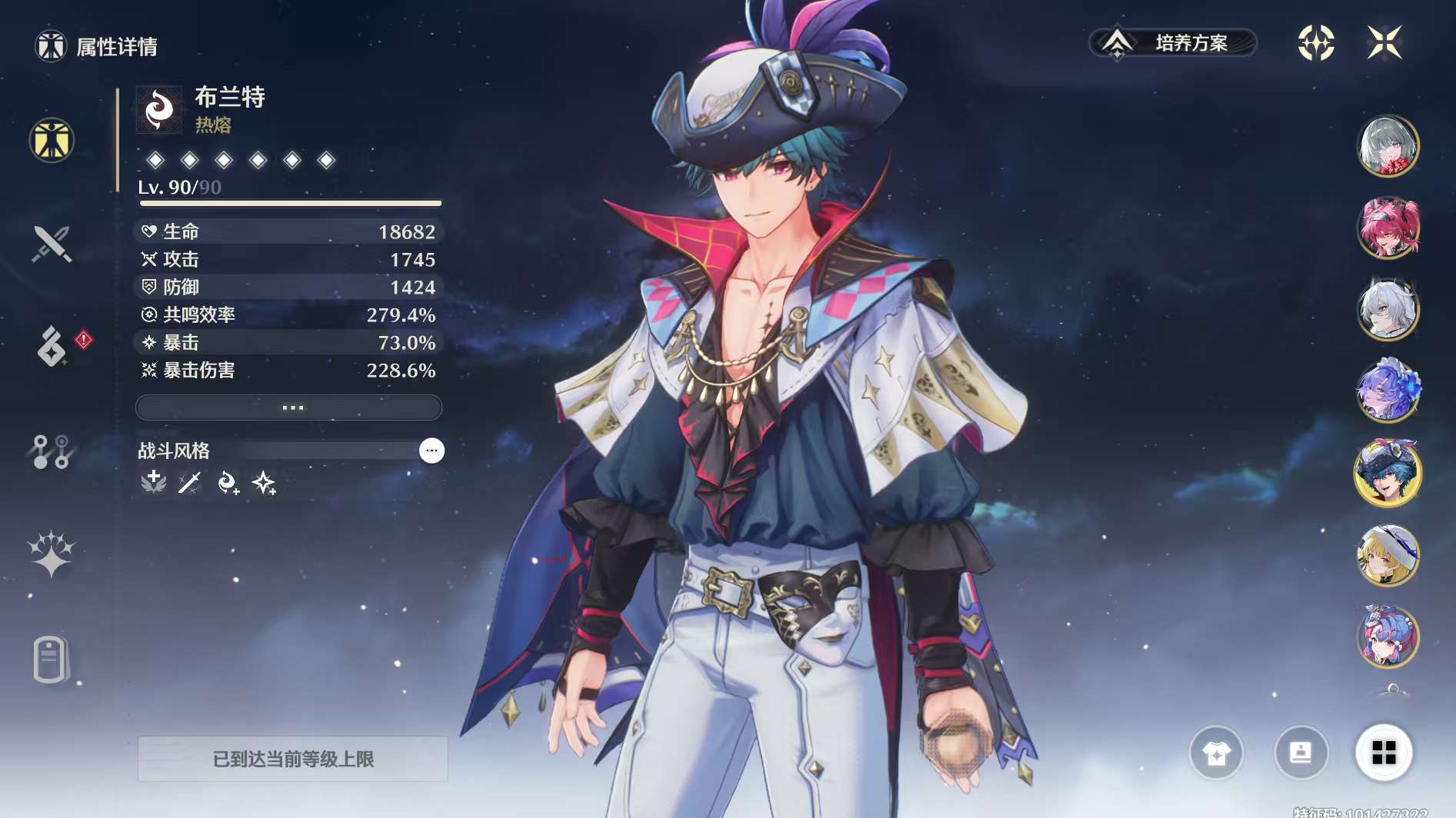Pick the purple-haired character with blue flower
The image size is (1456, 818).
(x=1388, y=391)
